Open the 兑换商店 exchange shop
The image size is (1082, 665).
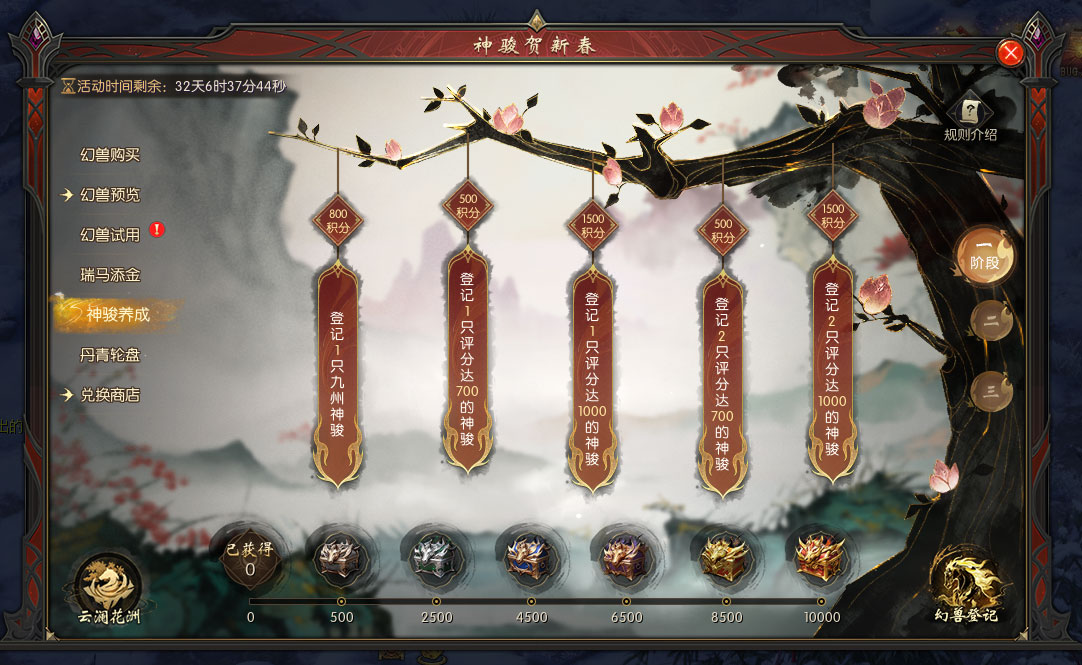[x=110, y=395]
